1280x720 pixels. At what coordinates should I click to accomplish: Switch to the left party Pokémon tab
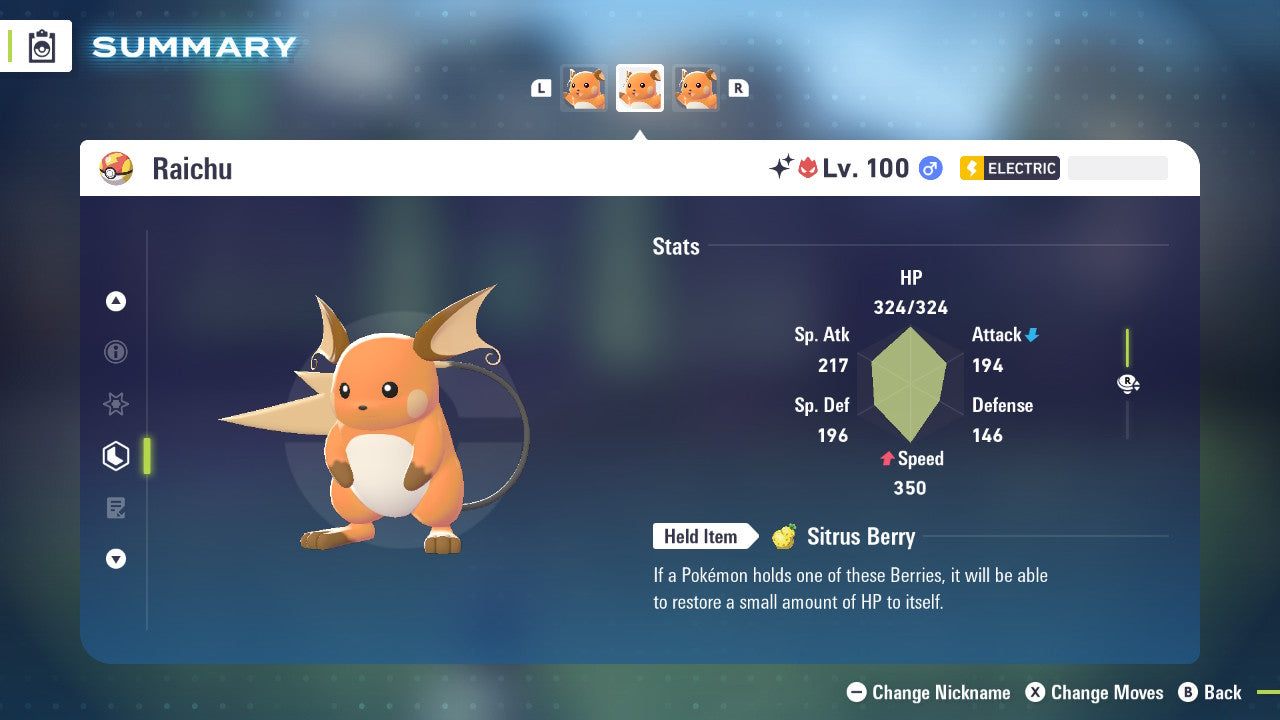coord(584,87)
